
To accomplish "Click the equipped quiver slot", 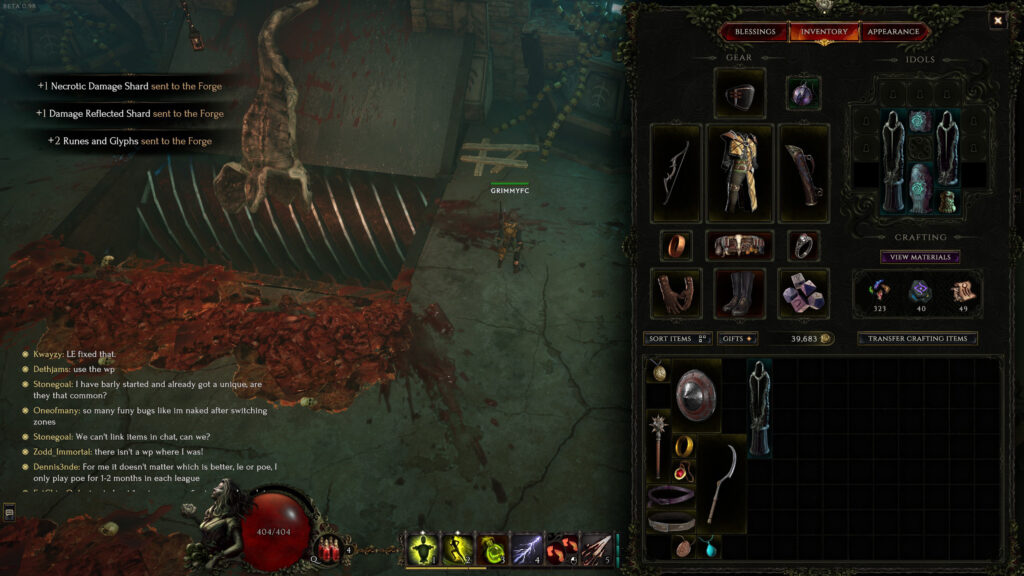I will coord(804,173).
